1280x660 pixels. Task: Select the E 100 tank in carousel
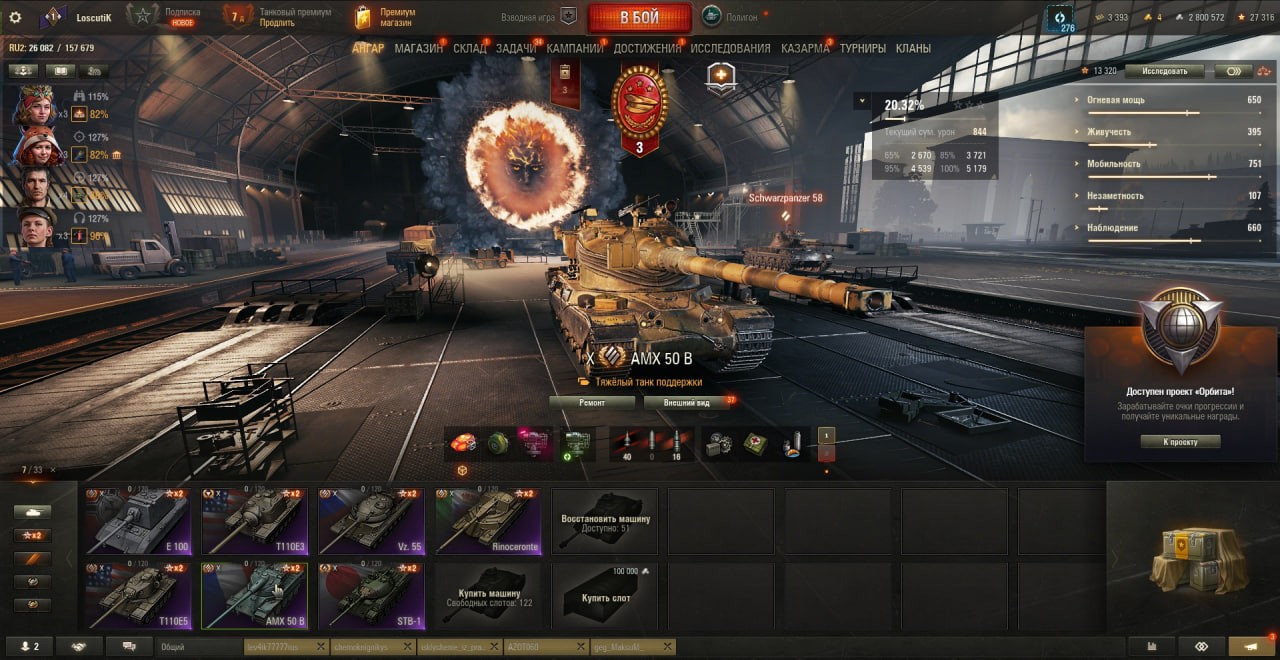point(138,521)
